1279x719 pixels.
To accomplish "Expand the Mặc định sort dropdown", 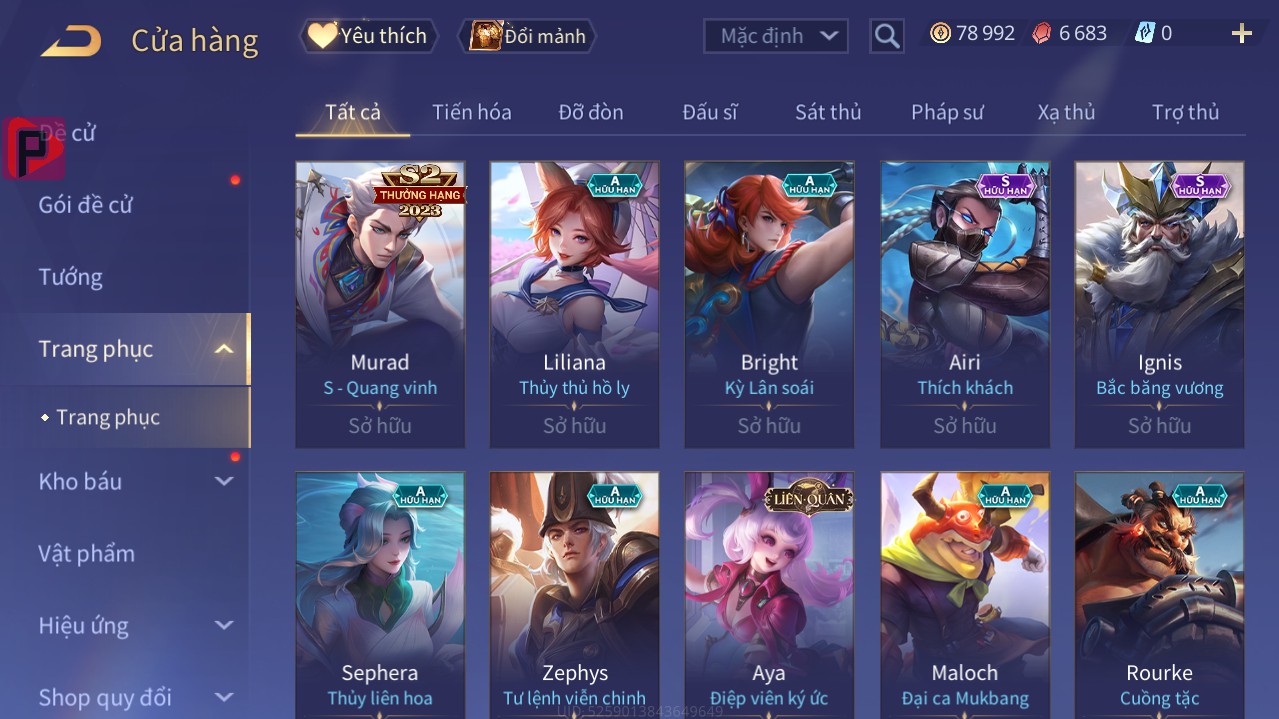I will pyautogui.click(x=776, y=36).
